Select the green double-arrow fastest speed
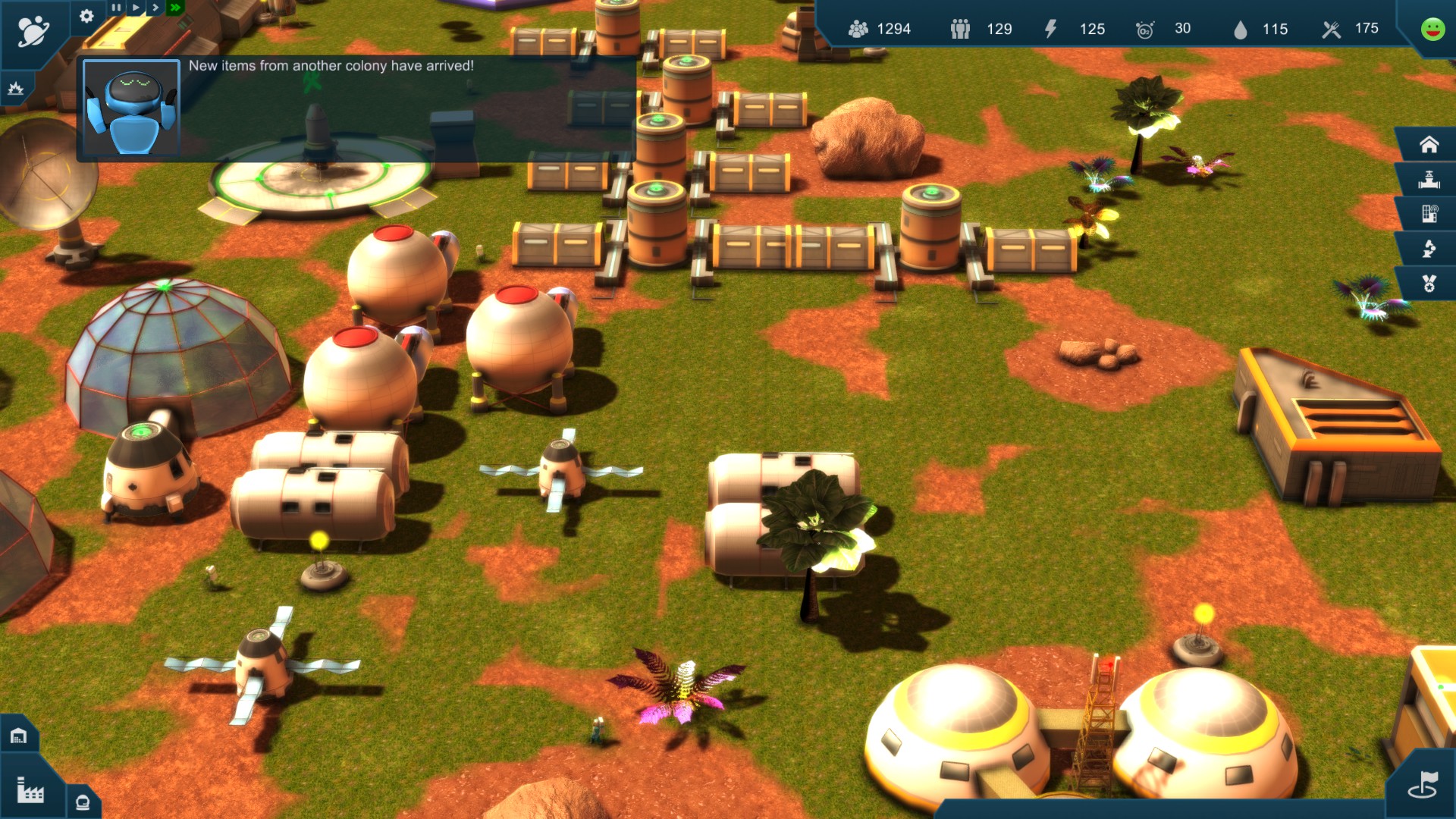The width and height of the screenshot is (1456, 819). [175, 8]
